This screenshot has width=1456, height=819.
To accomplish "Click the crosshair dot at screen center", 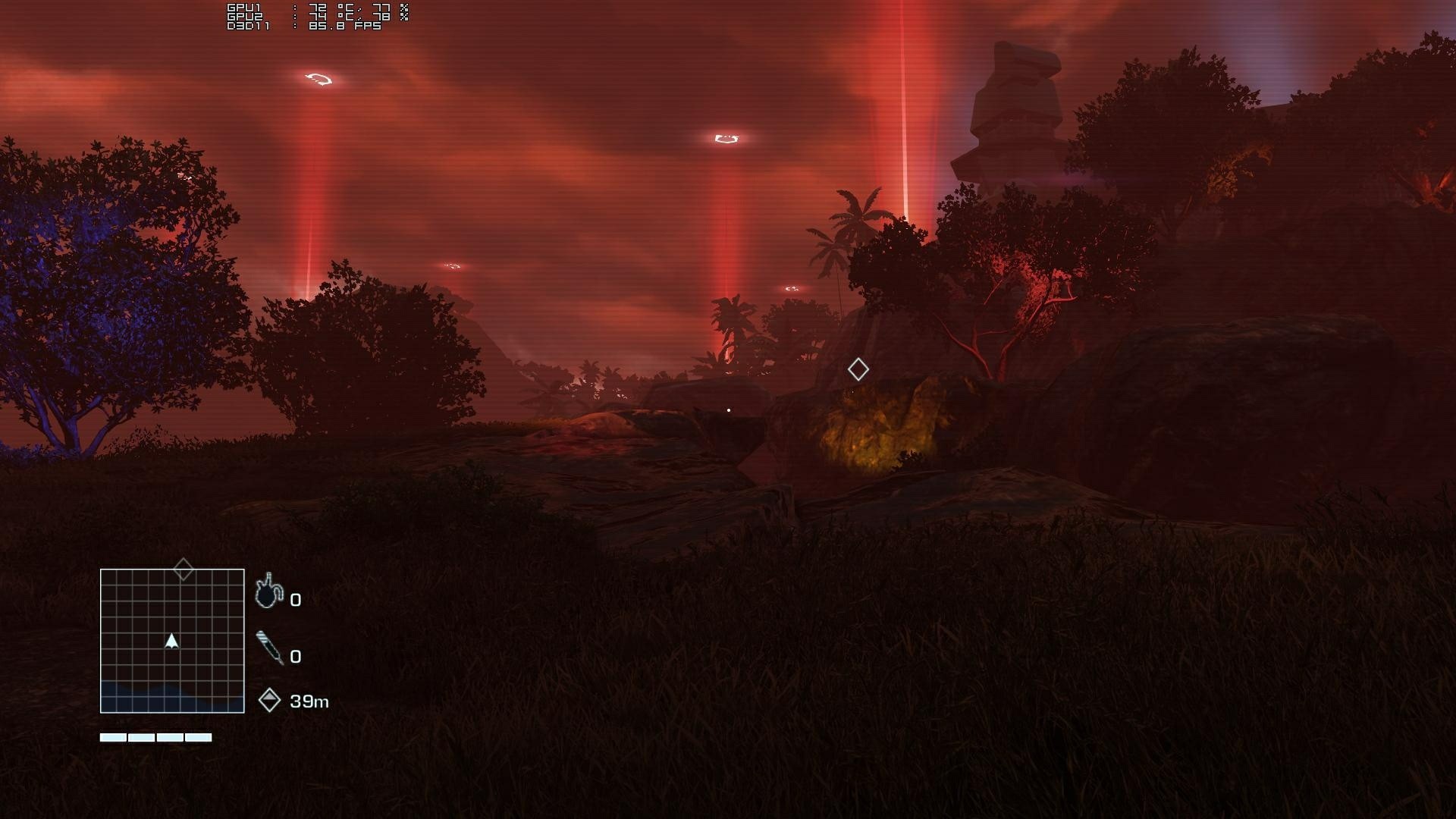I will (x=728, y=409).
